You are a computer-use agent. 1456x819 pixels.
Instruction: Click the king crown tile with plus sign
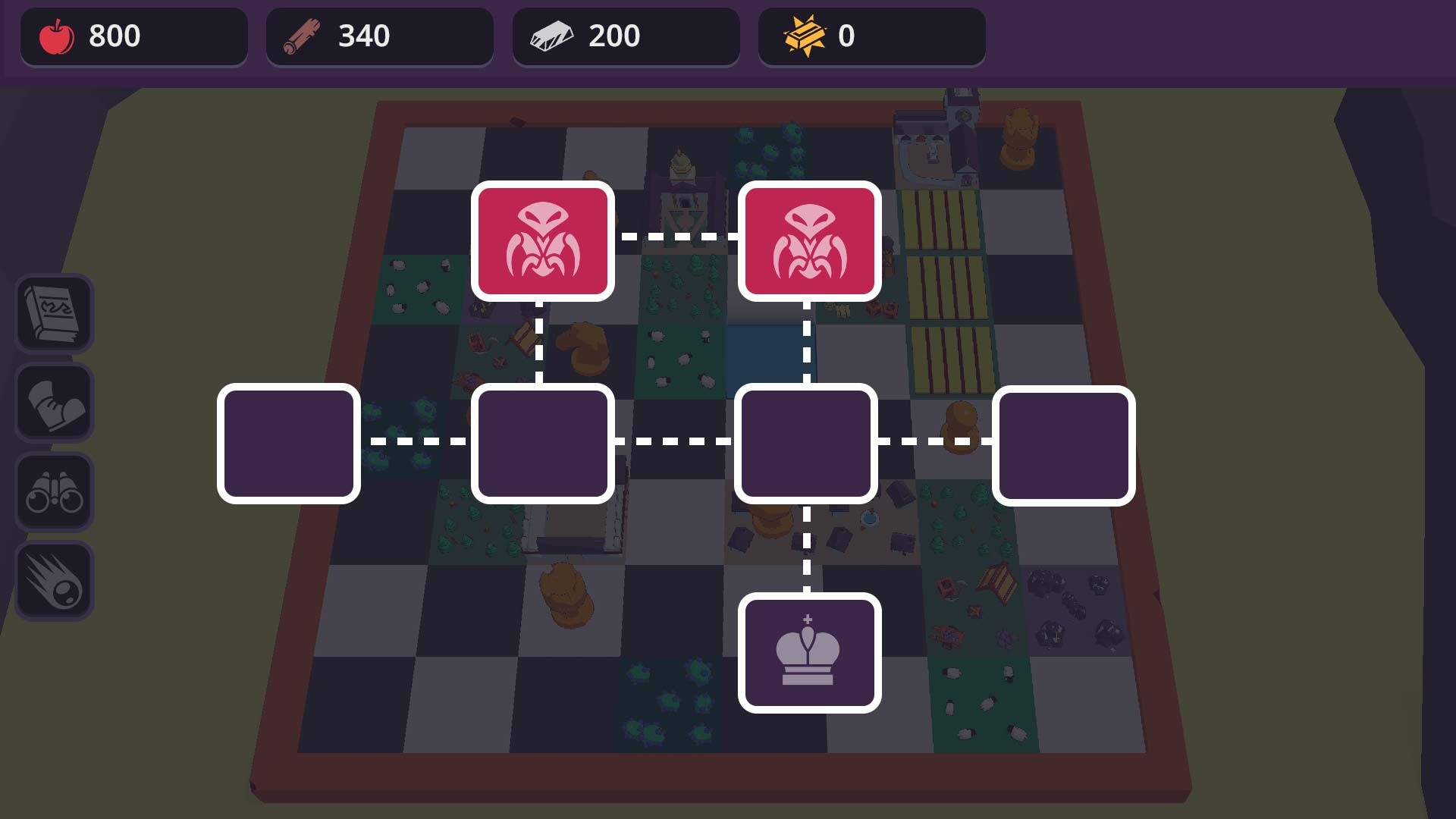[x=808, y=654]
